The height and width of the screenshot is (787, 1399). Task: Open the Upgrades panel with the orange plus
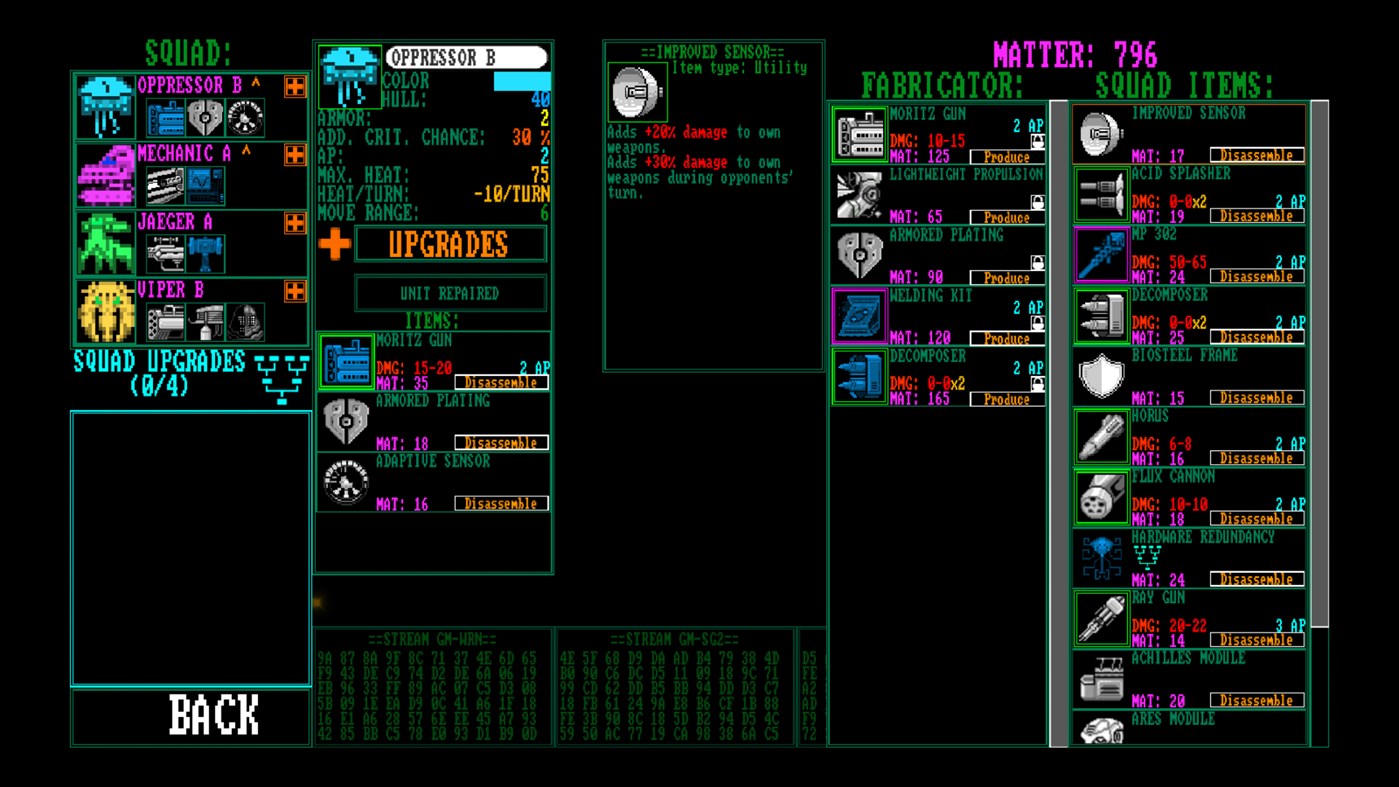[334, 242]
